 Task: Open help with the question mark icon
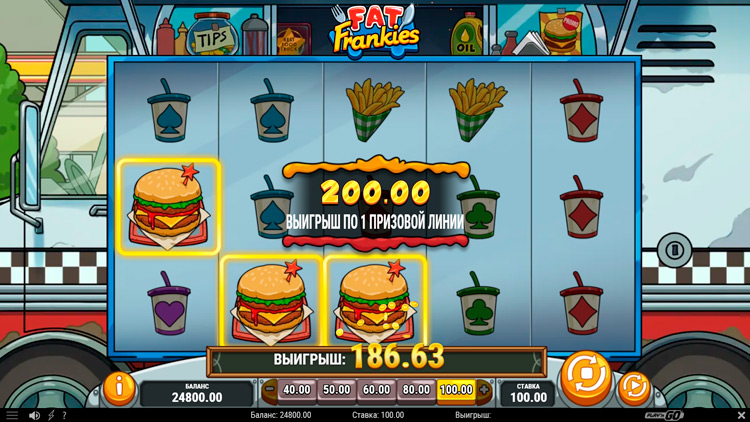coord(64,415)
